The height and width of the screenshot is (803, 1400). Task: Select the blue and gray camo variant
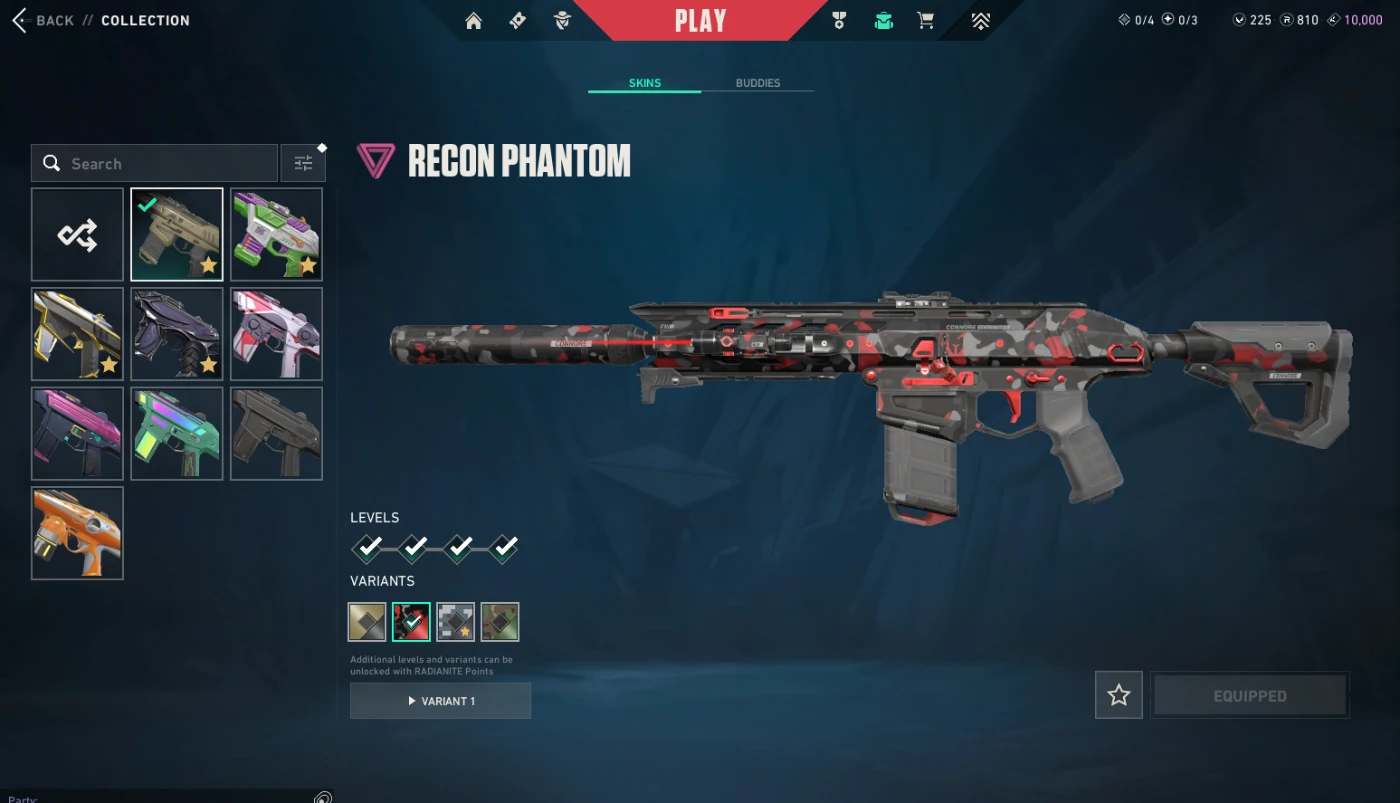(456, 622)
